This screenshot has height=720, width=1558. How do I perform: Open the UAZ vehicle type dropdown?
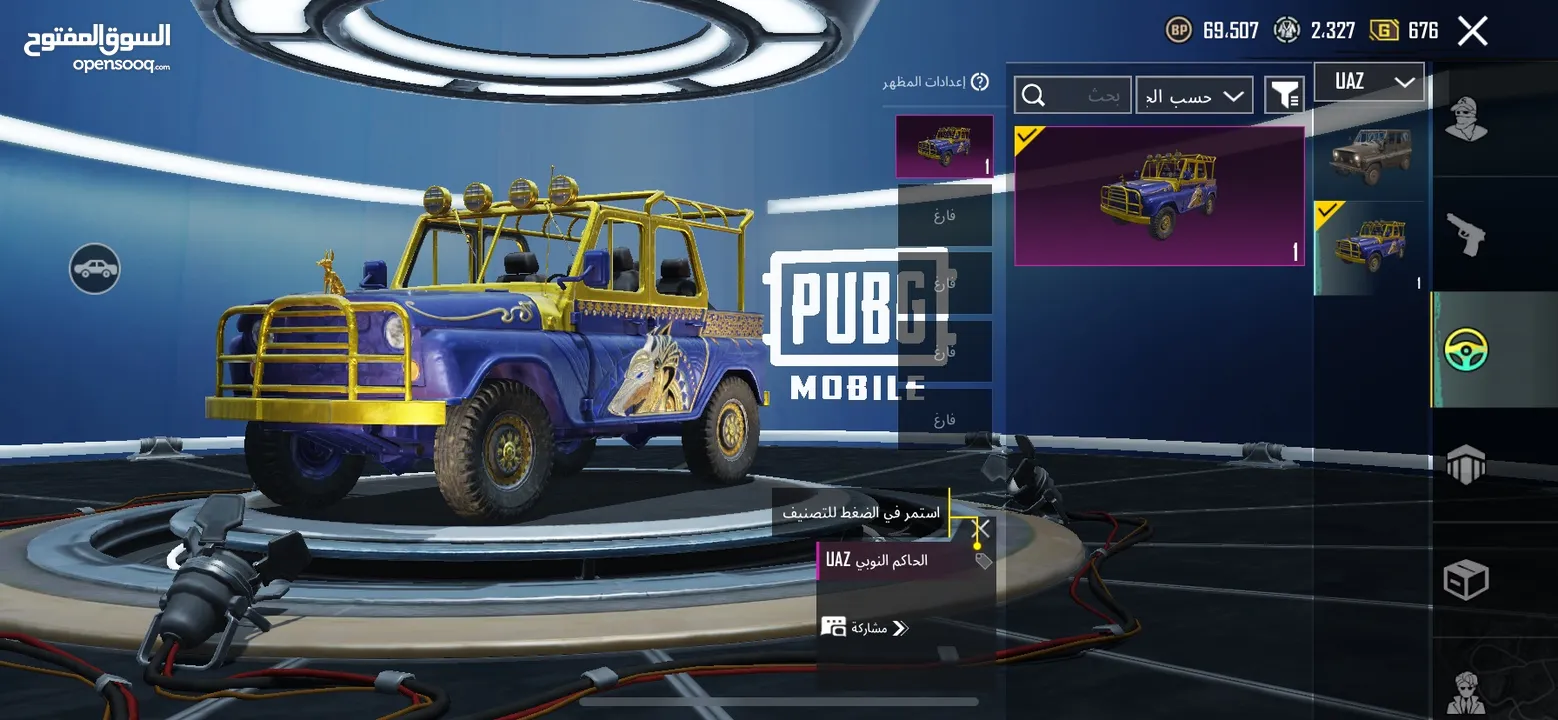coord(1368,82)
